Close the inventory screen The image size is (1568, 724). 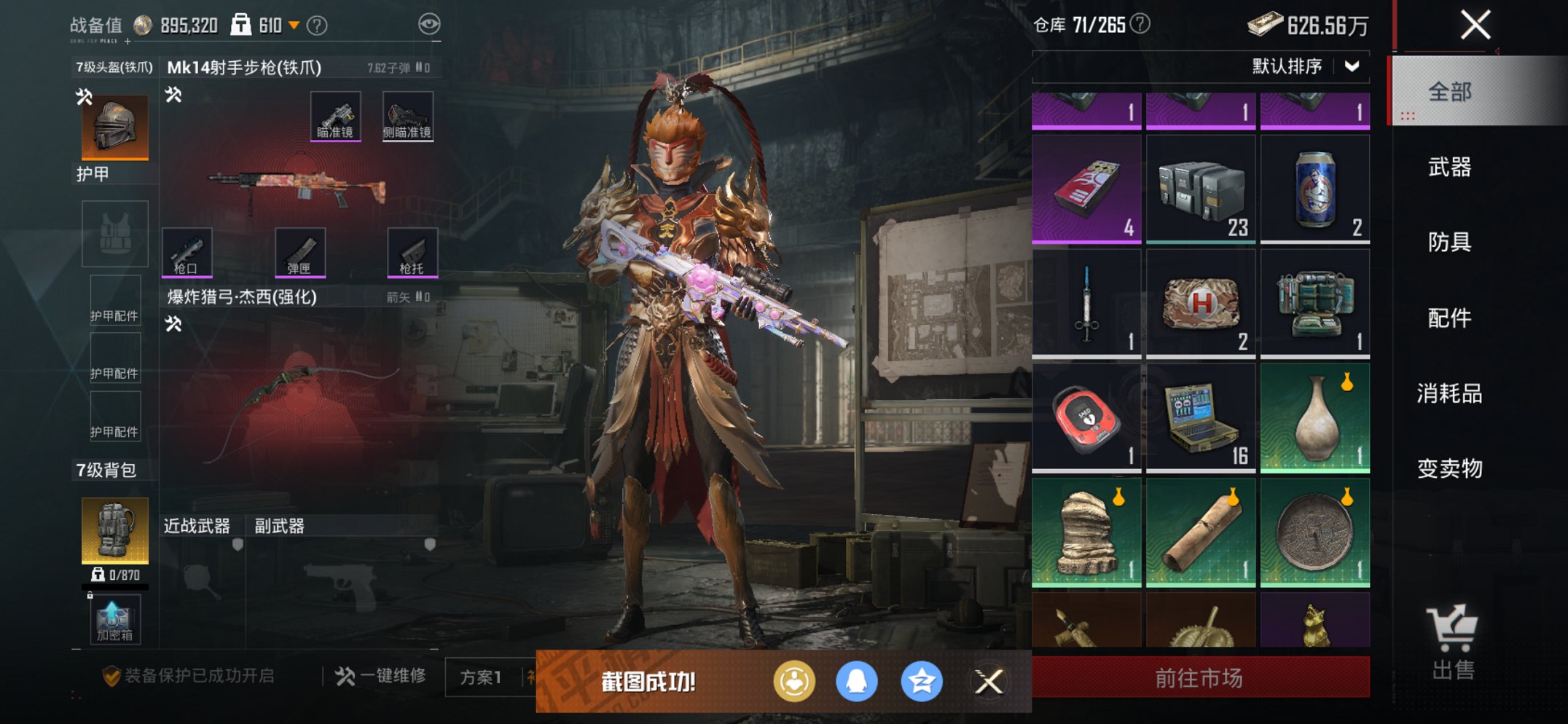coord(1475,25)
